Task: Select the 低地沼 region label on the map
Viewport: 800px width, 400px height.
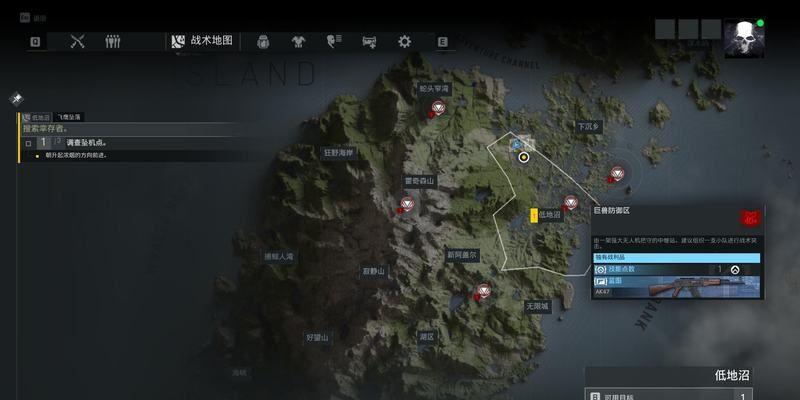Action: click(550, 214)
